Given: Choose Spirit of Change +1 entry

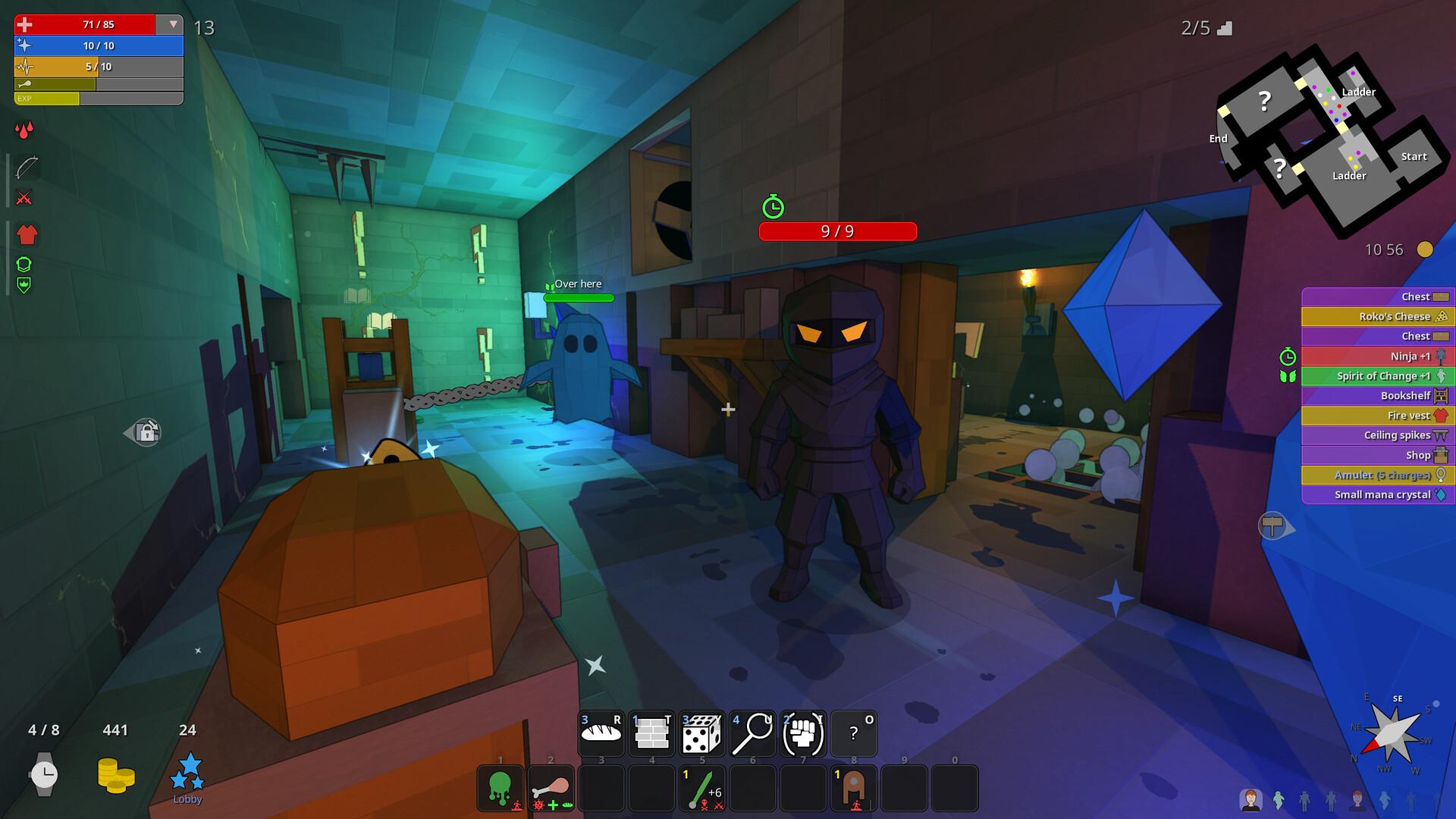Looking at the screenshot, I should click(x=1377, y=376).
